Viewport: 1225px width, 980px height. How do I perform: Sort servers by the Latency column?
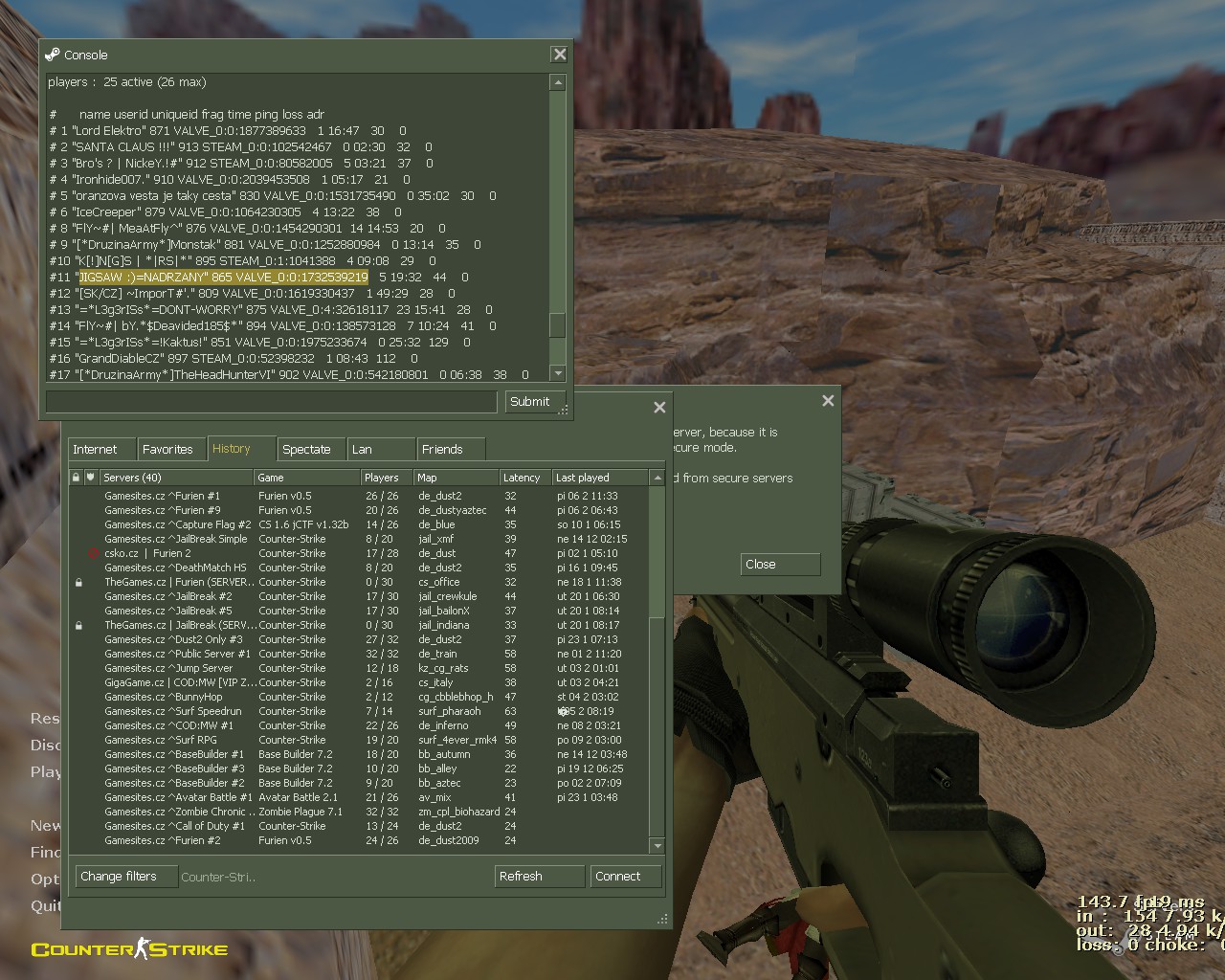point(523,478)
